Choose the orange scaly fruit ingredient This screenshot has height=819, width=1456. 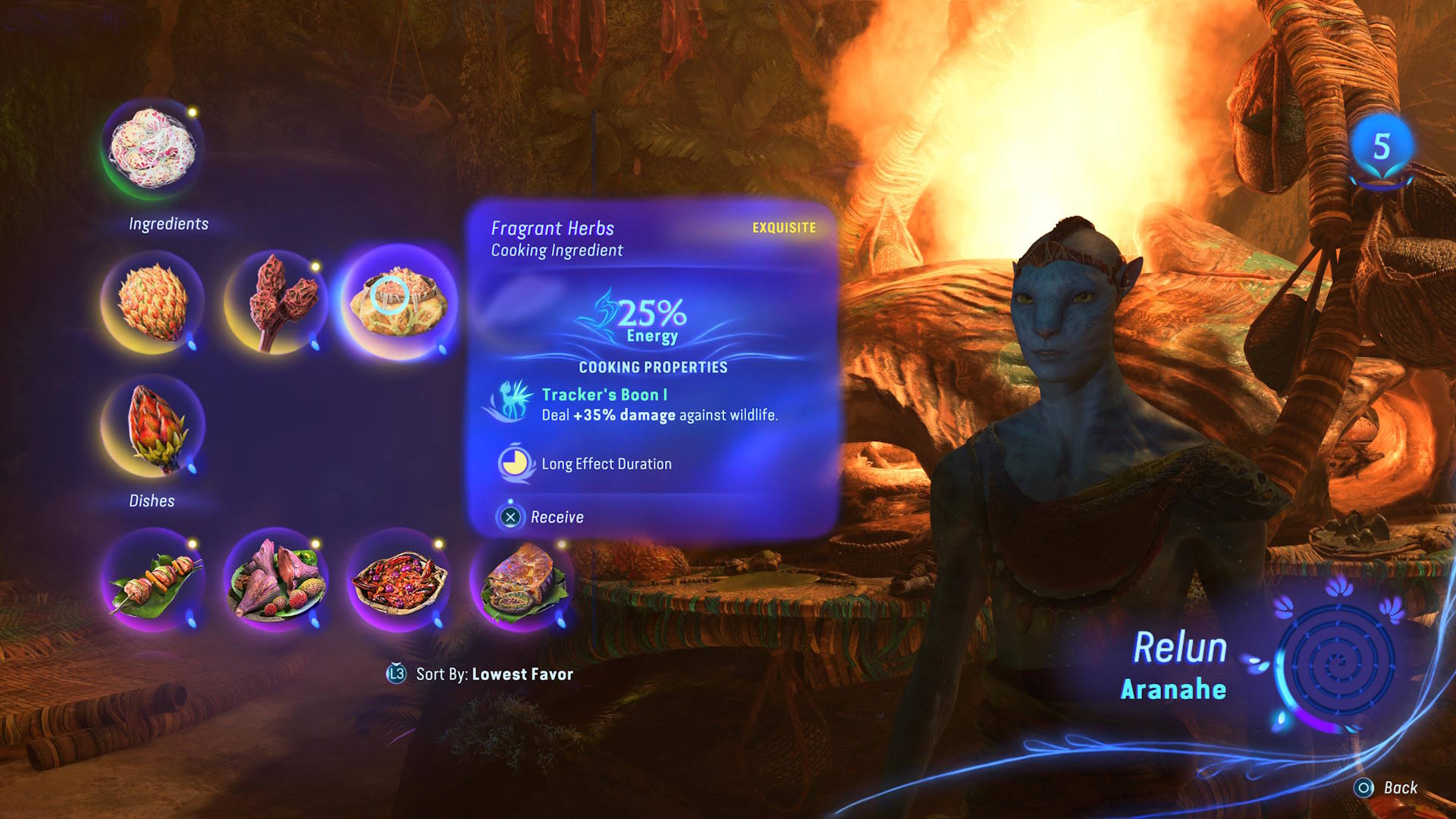(152, 302)
